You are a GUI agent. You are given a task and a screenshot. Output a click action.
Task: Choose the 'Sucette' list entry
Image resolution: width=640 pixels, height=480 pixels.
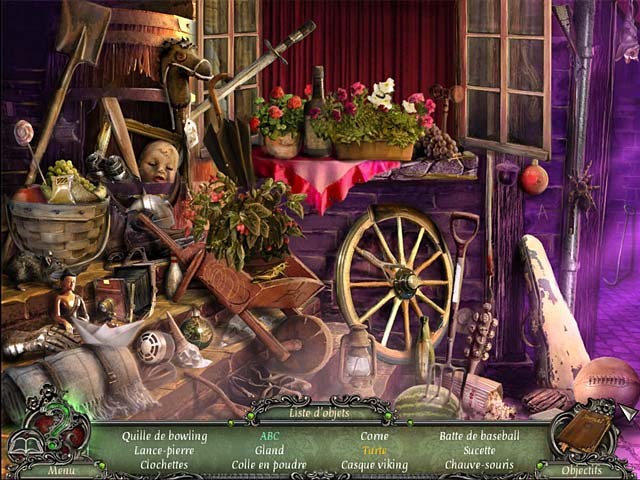pos(480,450)
